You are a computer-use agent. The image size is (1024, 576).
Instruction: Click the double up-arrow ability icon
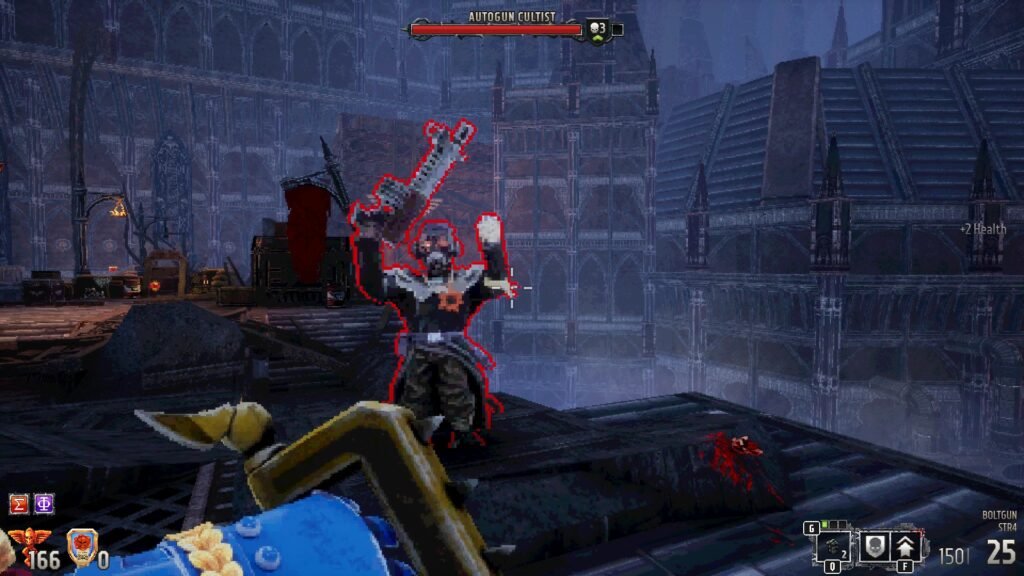[907, 545]
